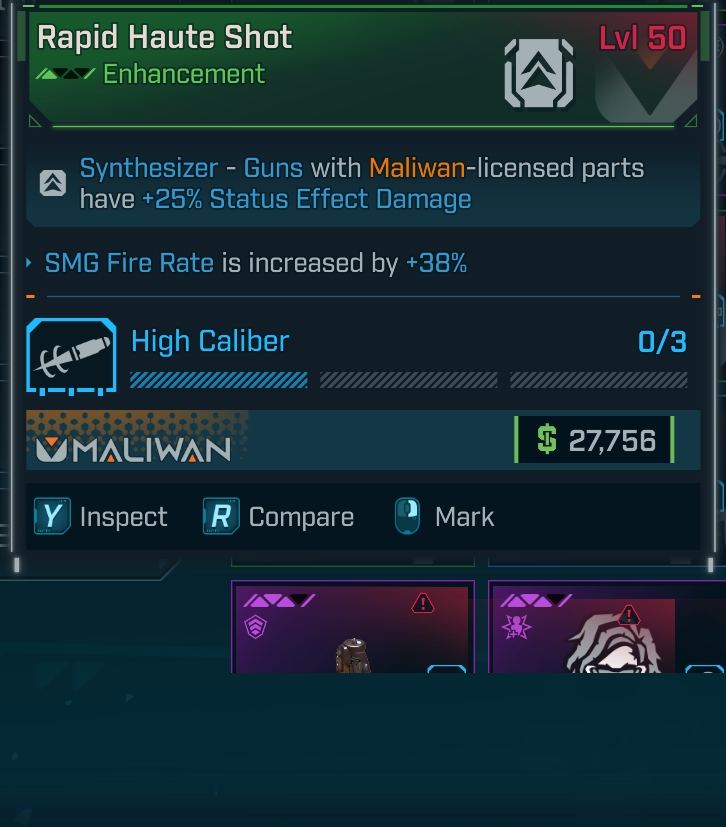Click the High Caliber firmware entry
The image size is (726, 827).
210,342
